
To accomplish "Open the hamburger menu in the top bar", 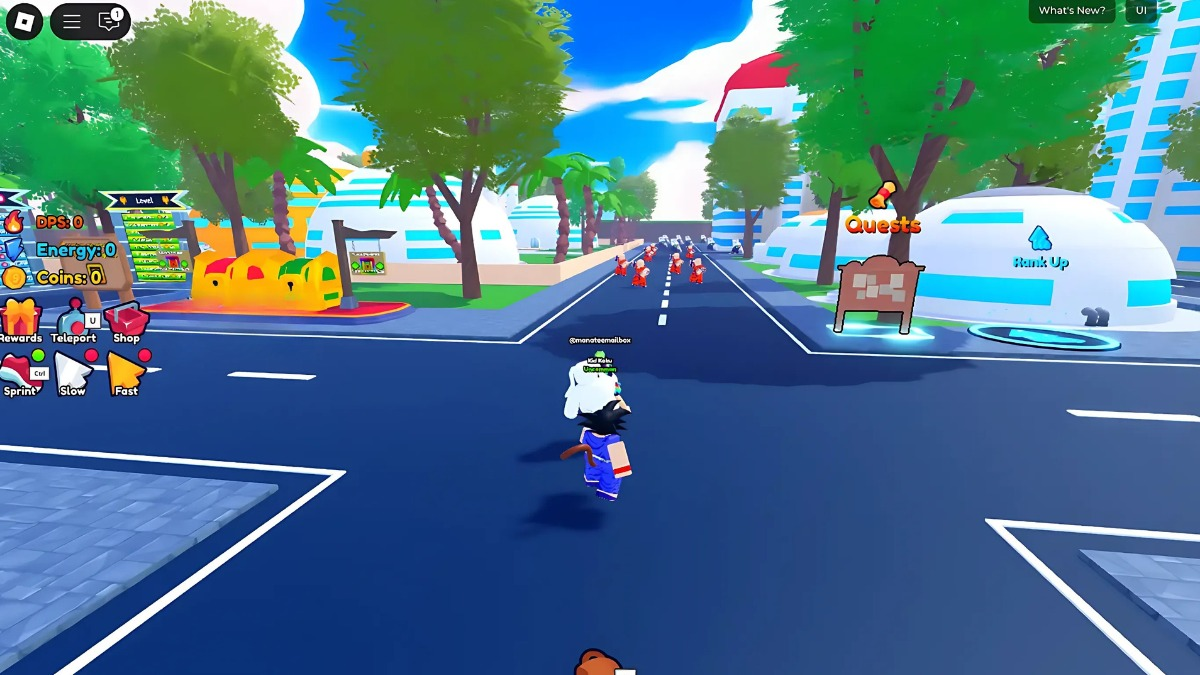I will (x=72, y=21).
